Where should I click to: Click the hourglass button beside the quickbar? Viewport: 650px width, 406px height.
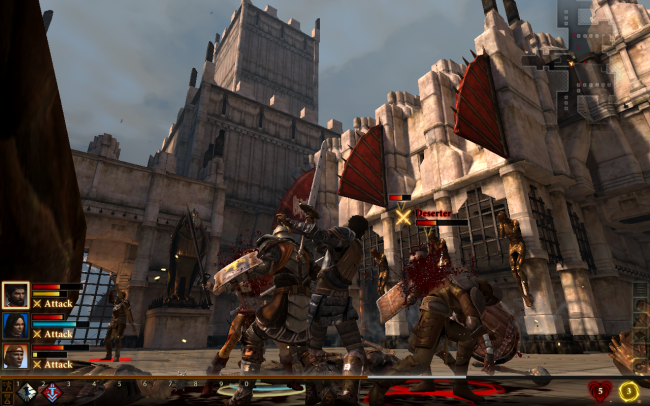point(8,396)
